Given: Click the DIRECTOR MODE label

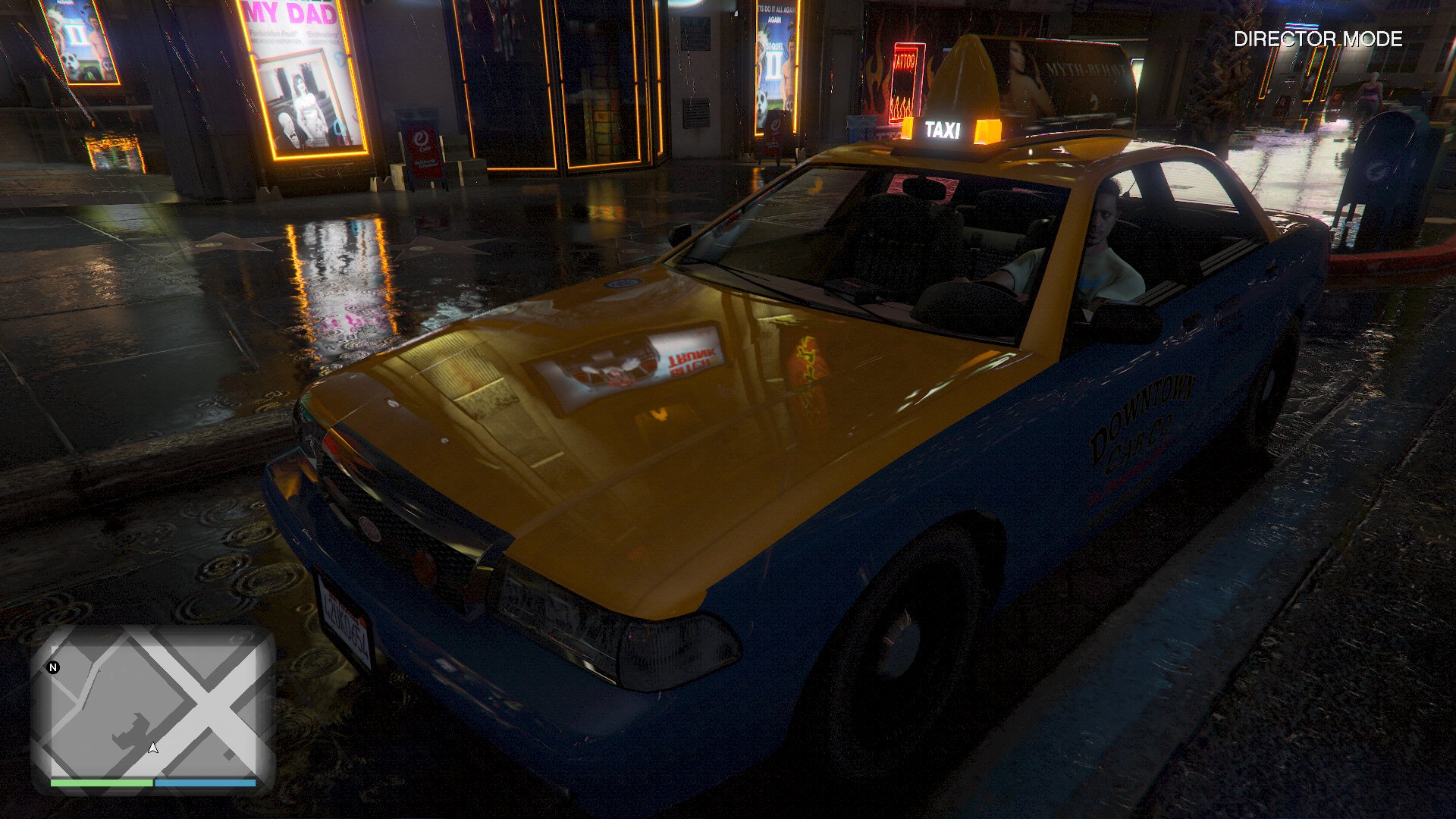Looking at the screenshot, I should (1318, 39).
